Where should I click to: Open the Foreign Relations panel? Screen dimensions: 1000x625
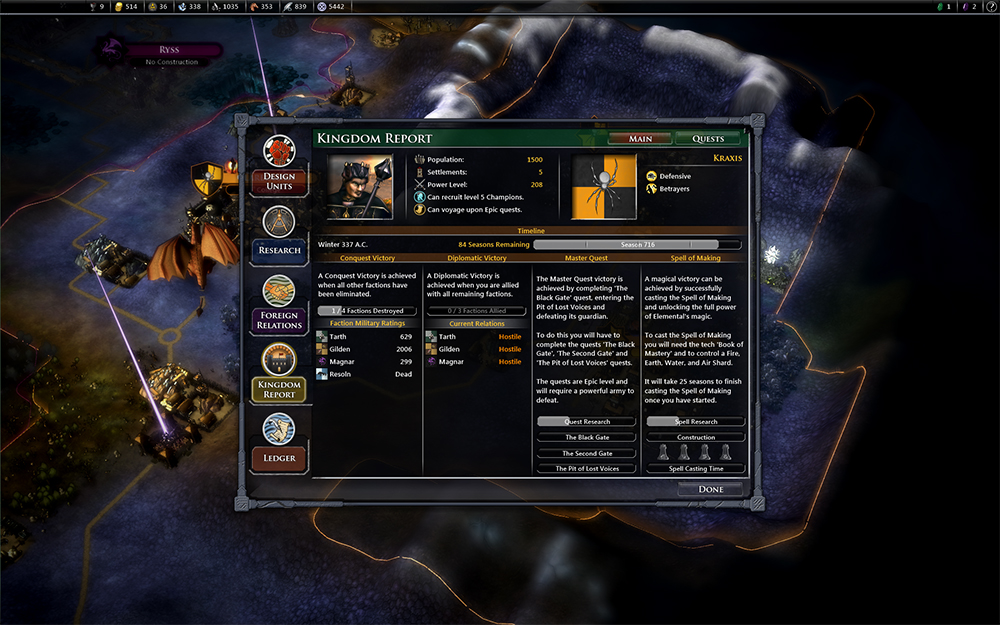point(279,304)
